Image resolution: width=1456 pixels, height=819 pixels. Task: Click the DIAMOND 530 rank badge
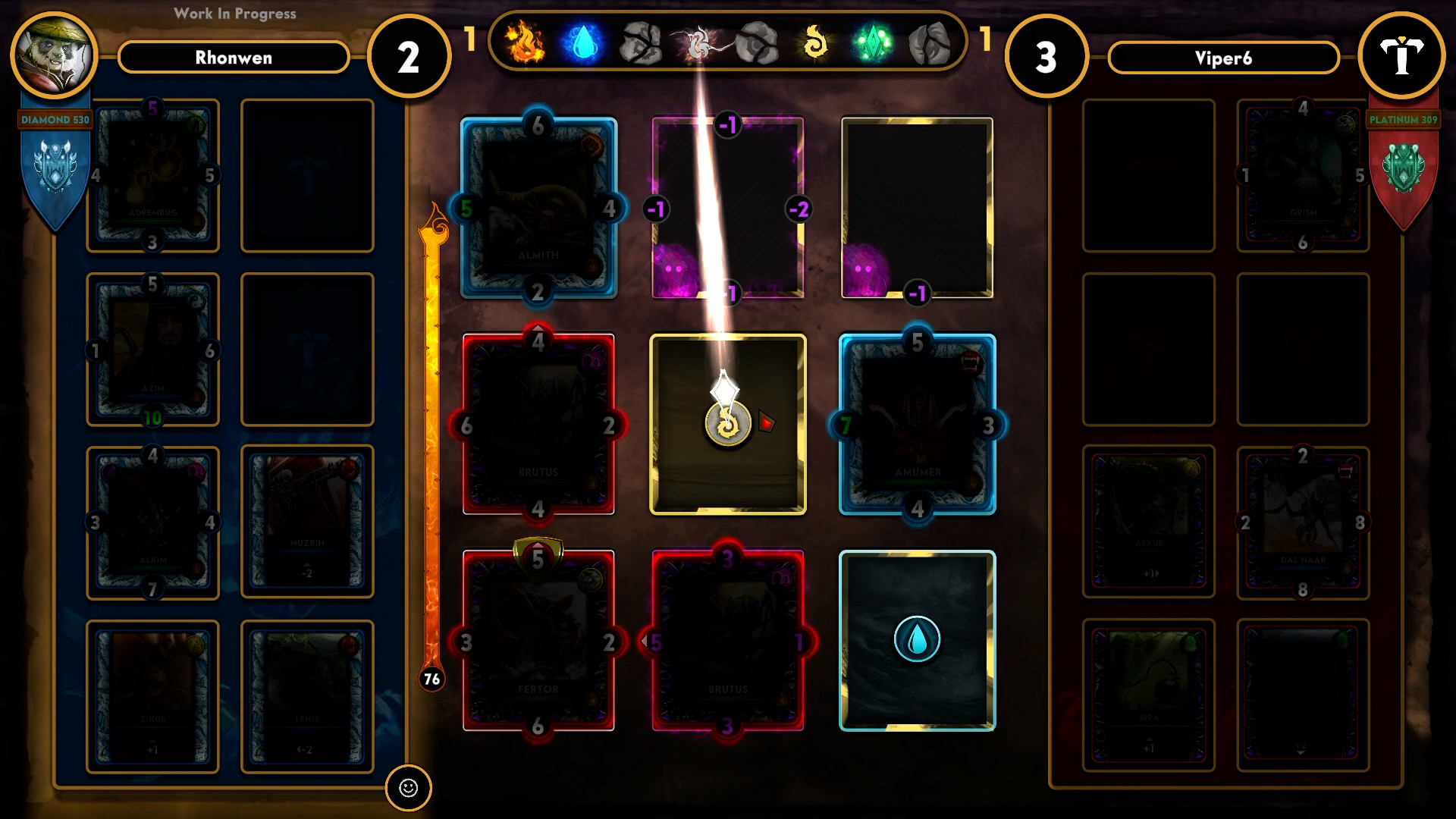pyautogui.click(x=53, y=119)
